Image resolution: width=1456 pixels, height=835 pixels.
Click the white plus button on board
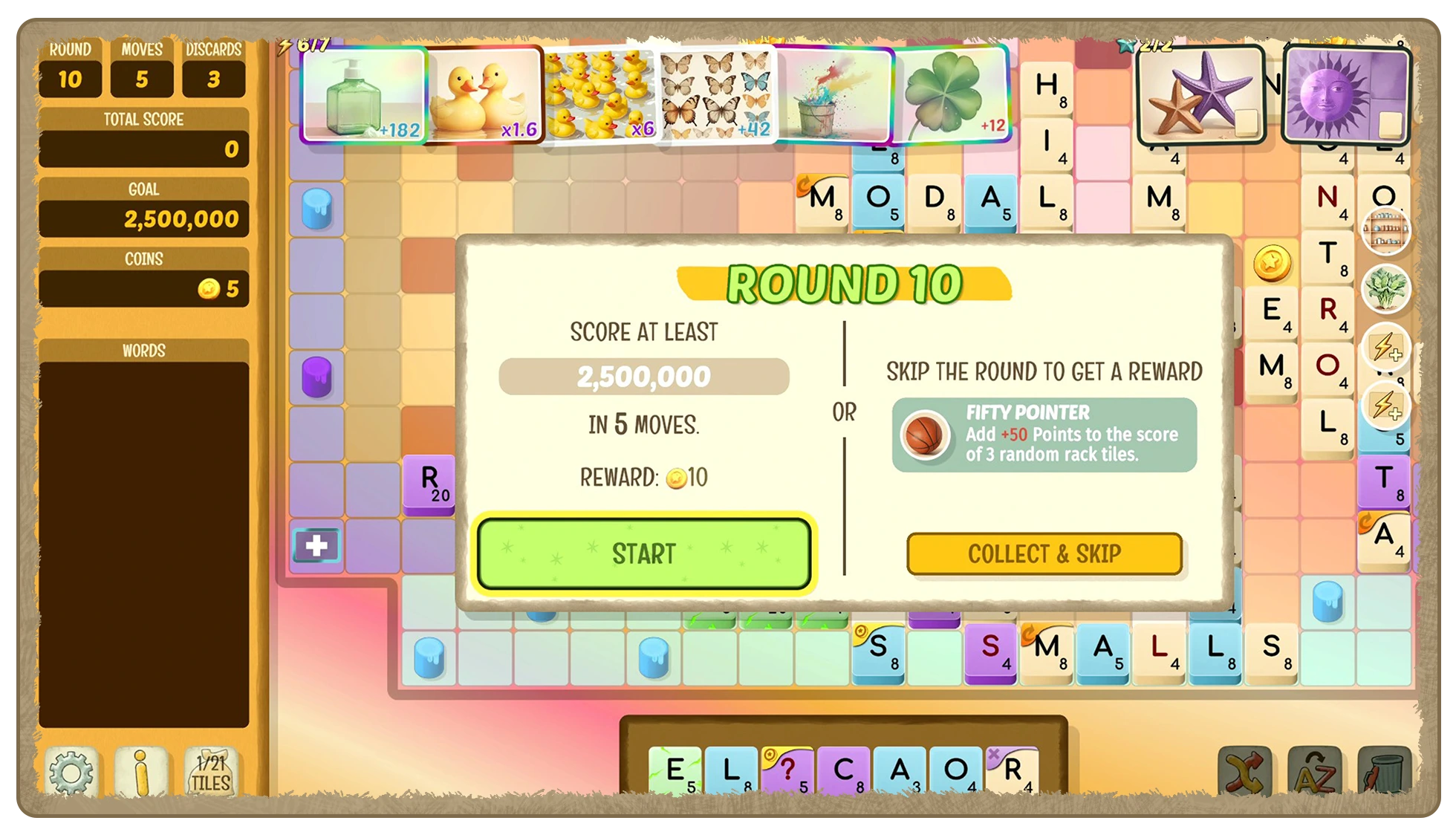(x=316, y=546)
